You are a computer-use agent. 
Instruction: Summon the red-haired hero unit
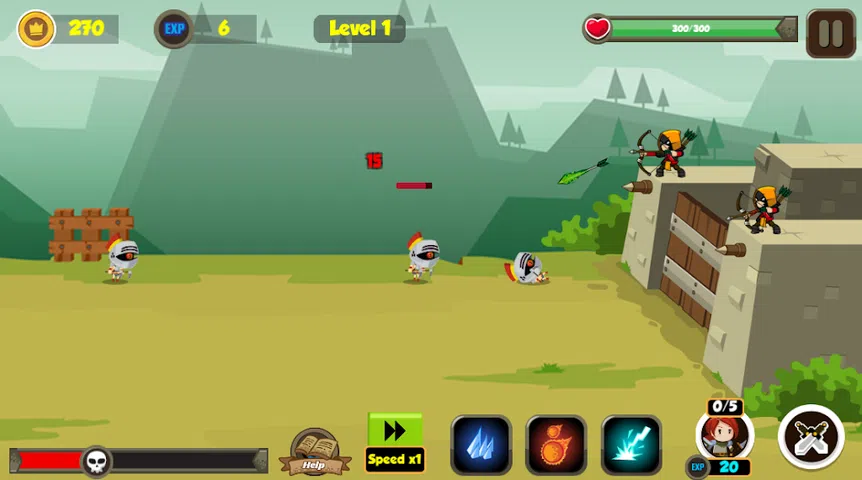pos(723,435)
